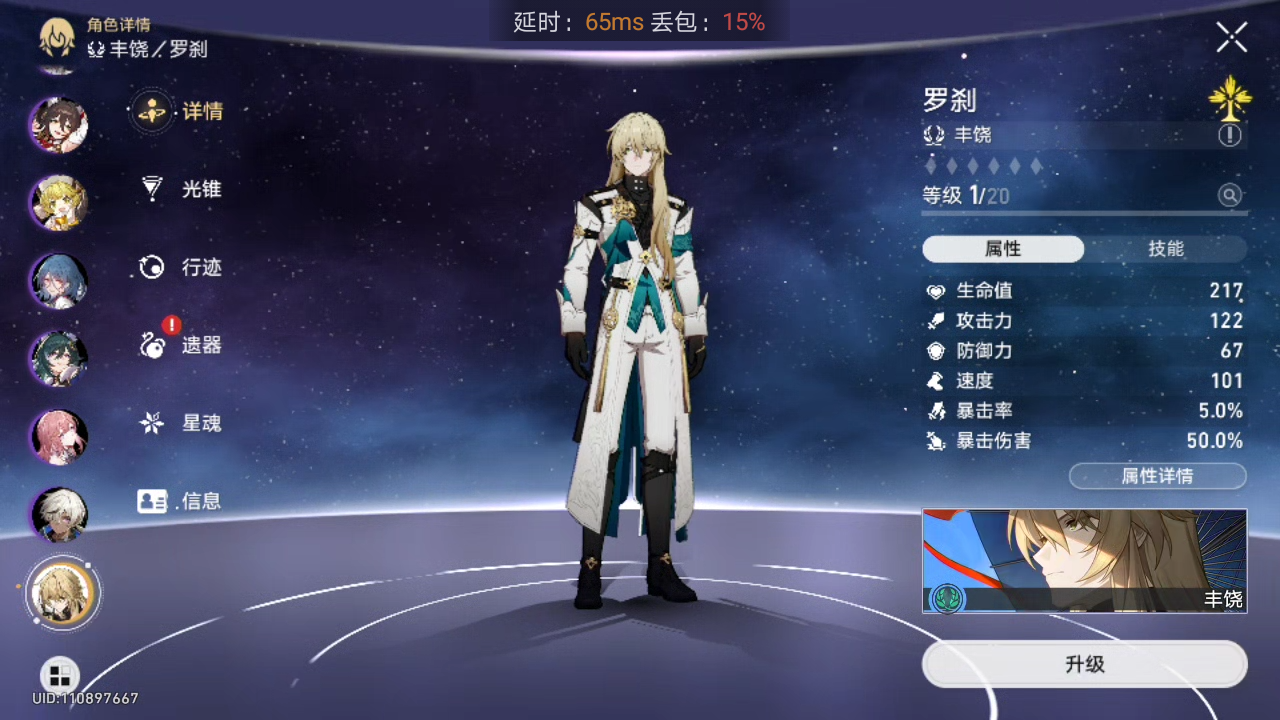1280x720 pixels.
Task: Open 属性详情 attribute details
Action: point(1157,476)
